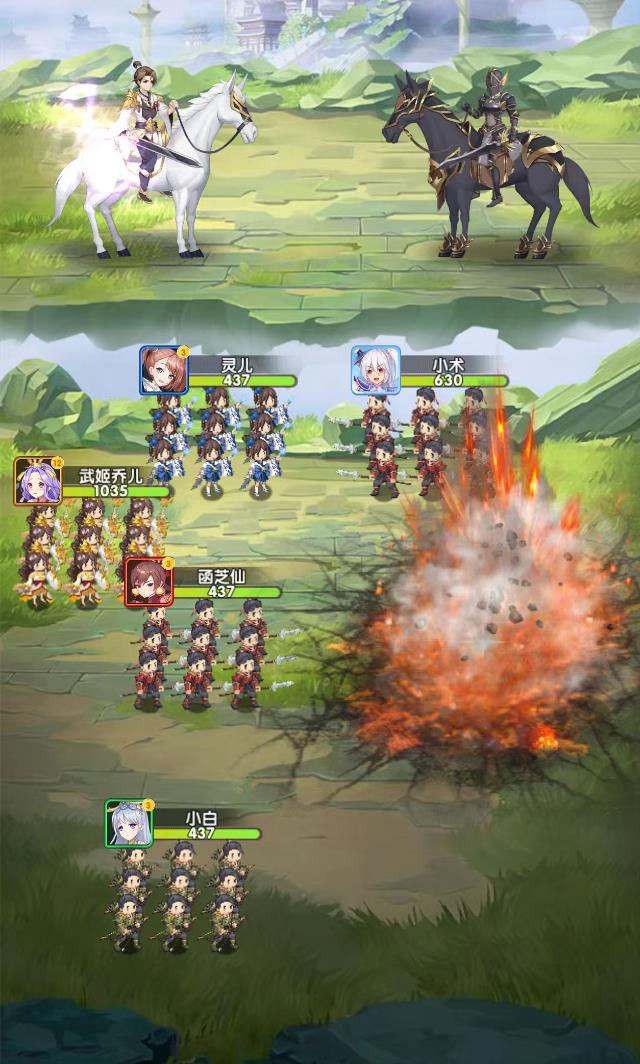Screen dimensions: 640x1064
Task: Select the 小白 green-framed portrait
Action: 130,824
